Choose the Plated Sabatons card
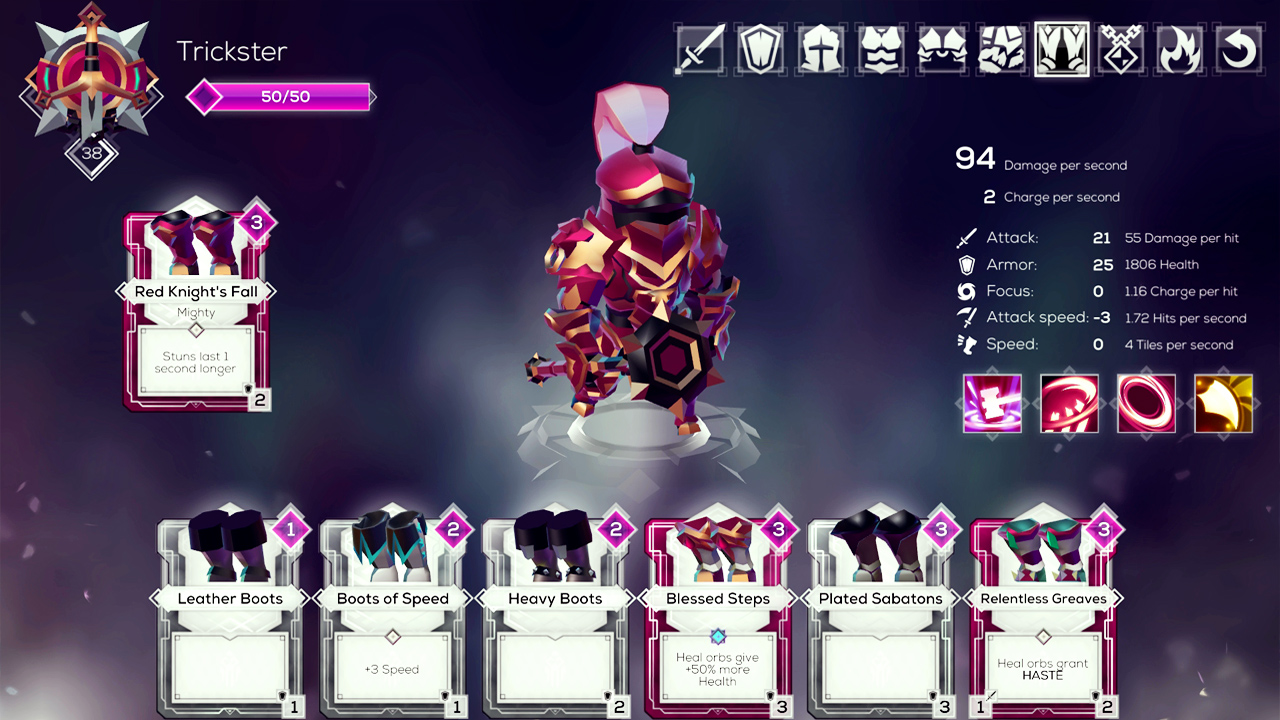 (880, 620)
